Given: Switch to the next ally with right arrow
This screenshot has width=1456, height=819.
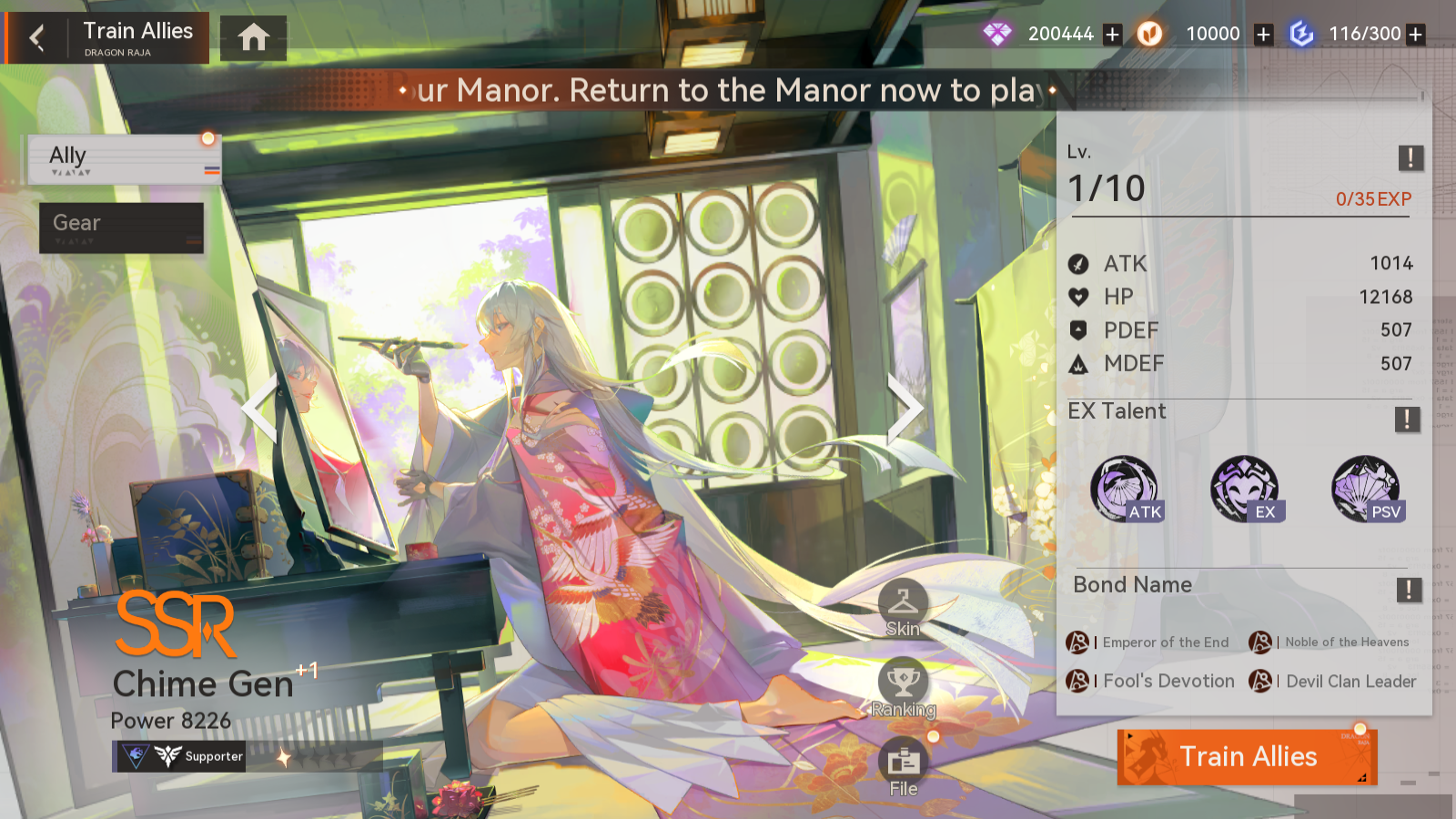Looking at the screenshot, I should (904, 408).
